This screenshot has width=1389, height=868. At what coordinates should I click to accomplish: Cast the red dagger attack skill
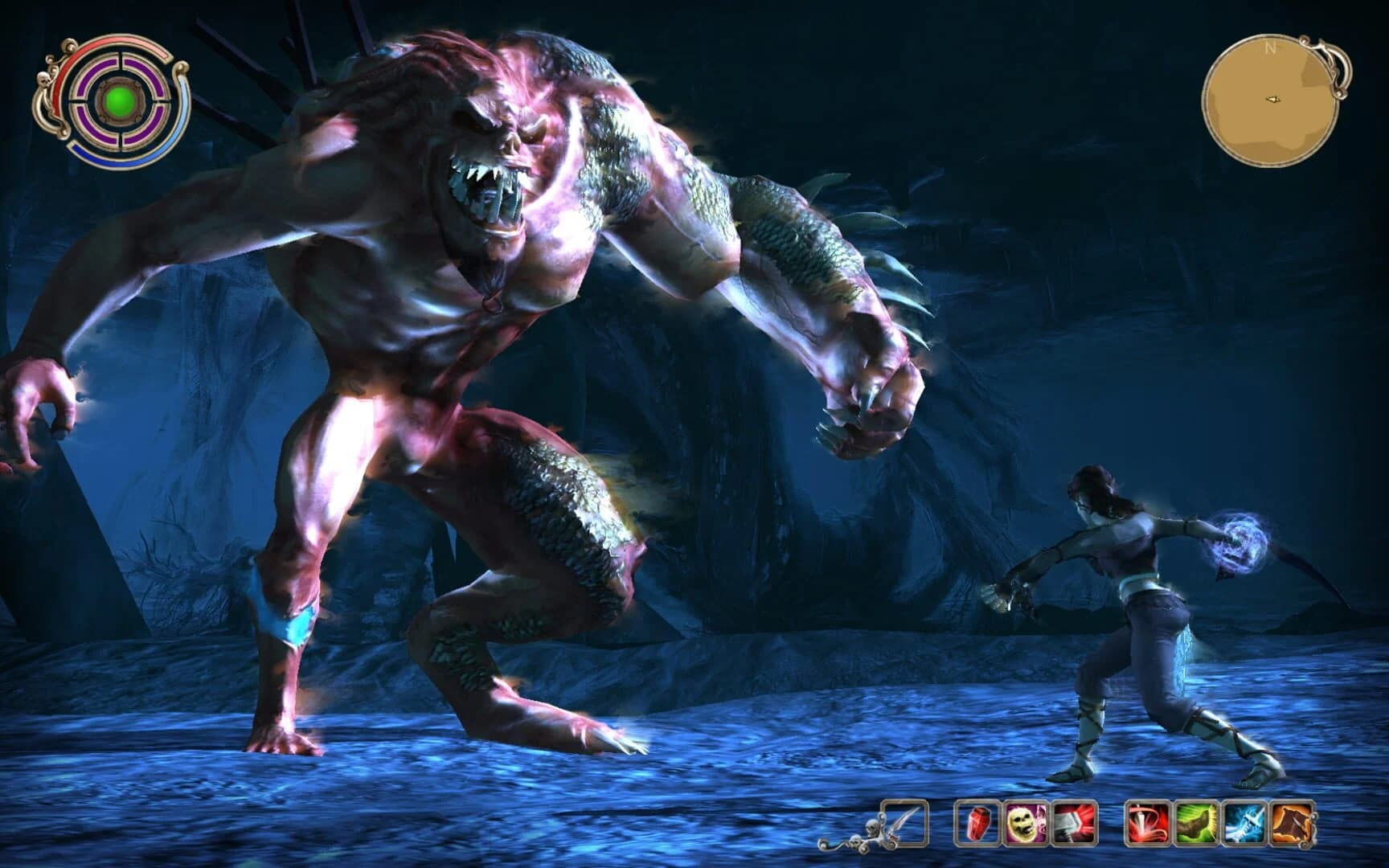1148,822
